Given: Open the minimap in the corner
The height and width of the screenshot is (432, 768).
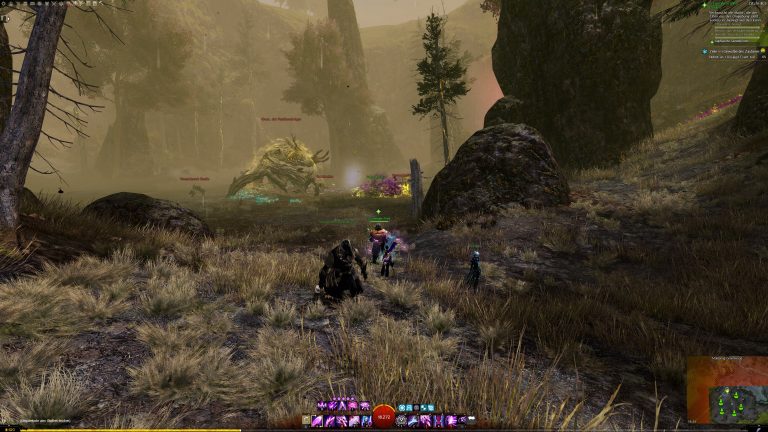Looking at the screenshot, I should [x=727, y=392].
